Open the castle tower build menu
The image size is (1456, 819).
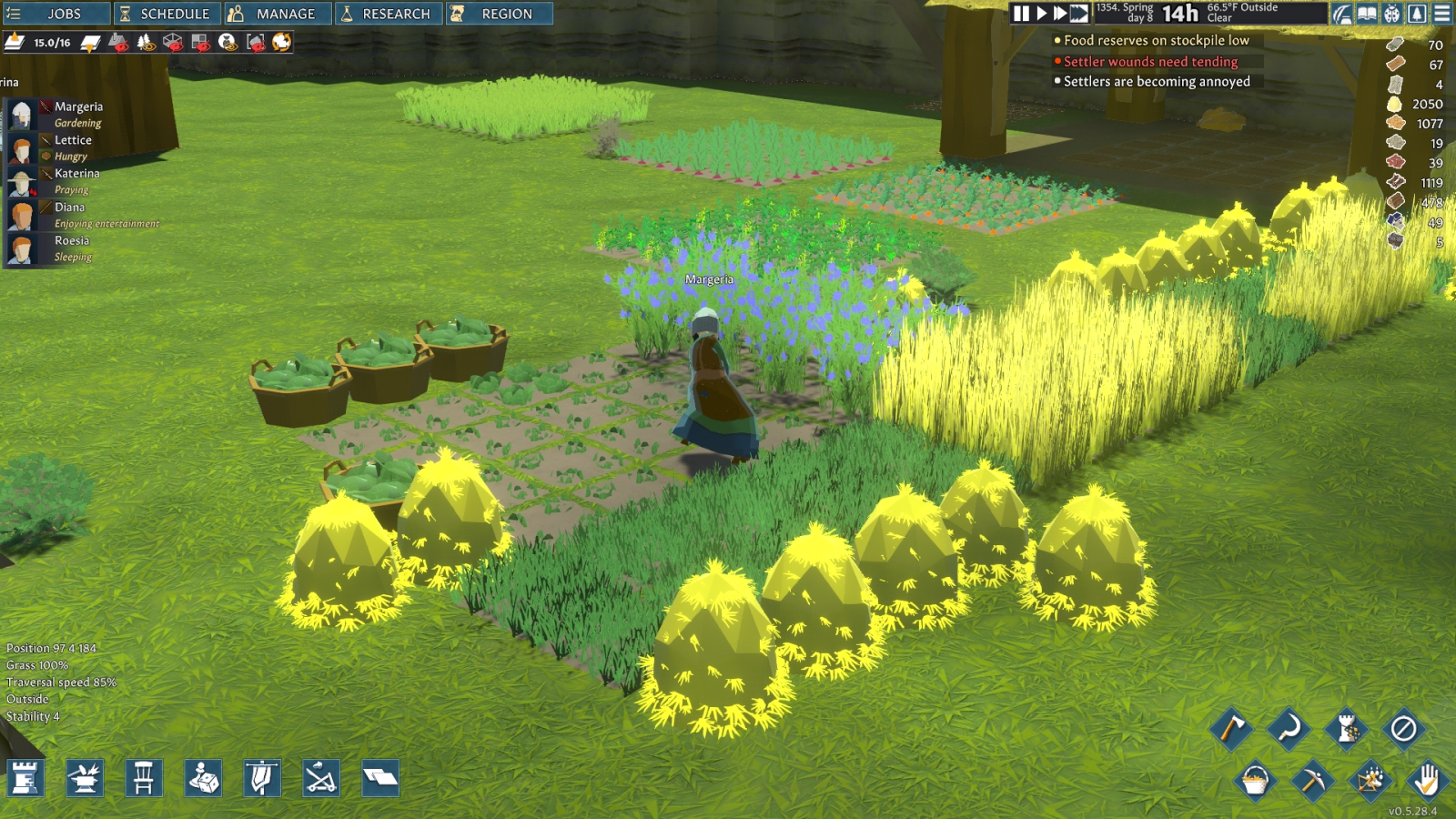click(x=25, y=778)
